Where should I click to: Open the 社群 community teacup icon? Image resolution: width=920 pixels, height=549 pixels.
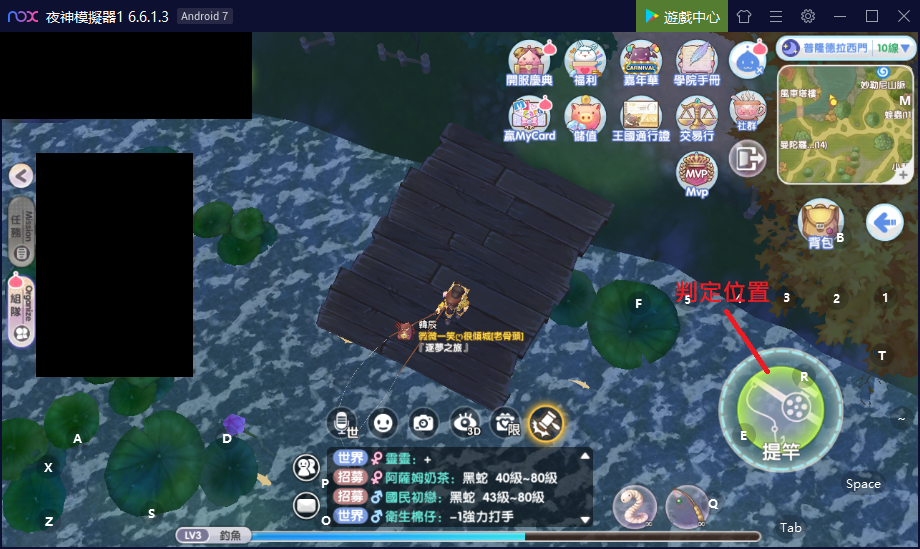tap(747, 109)
